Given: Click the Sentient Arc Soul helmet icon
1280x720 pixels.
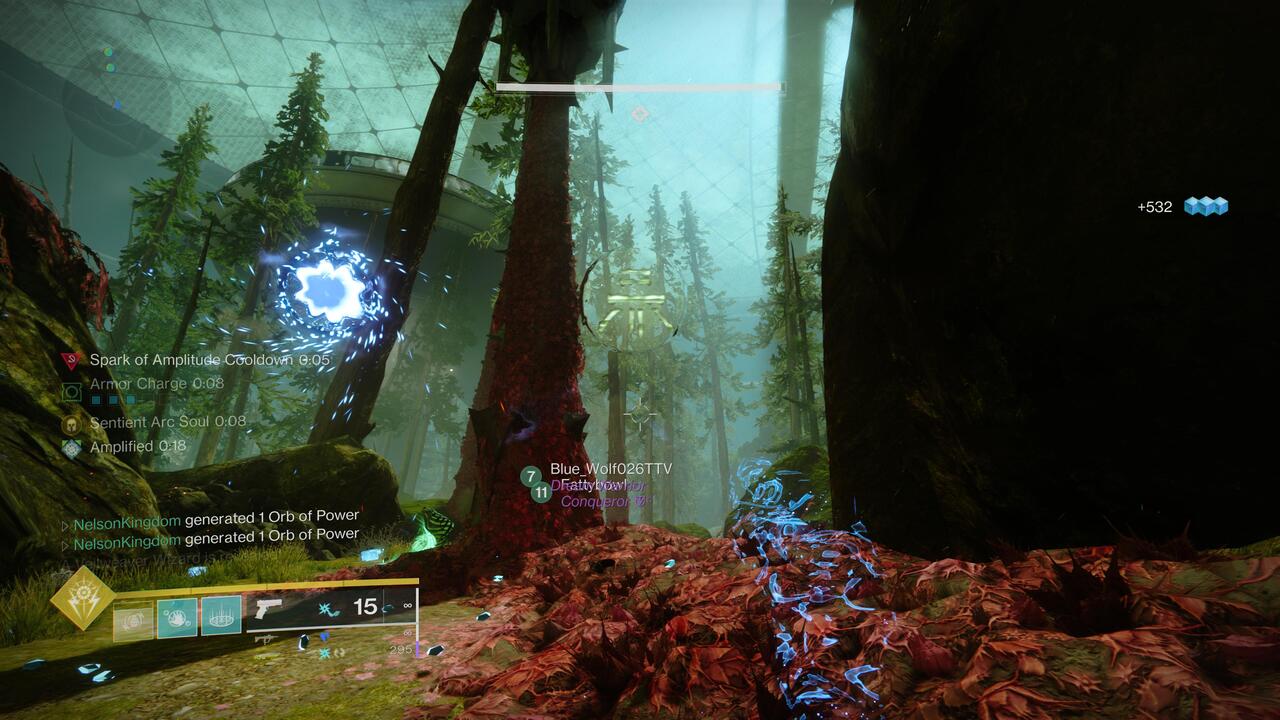Looking at the screenshot, I should 71,423.
